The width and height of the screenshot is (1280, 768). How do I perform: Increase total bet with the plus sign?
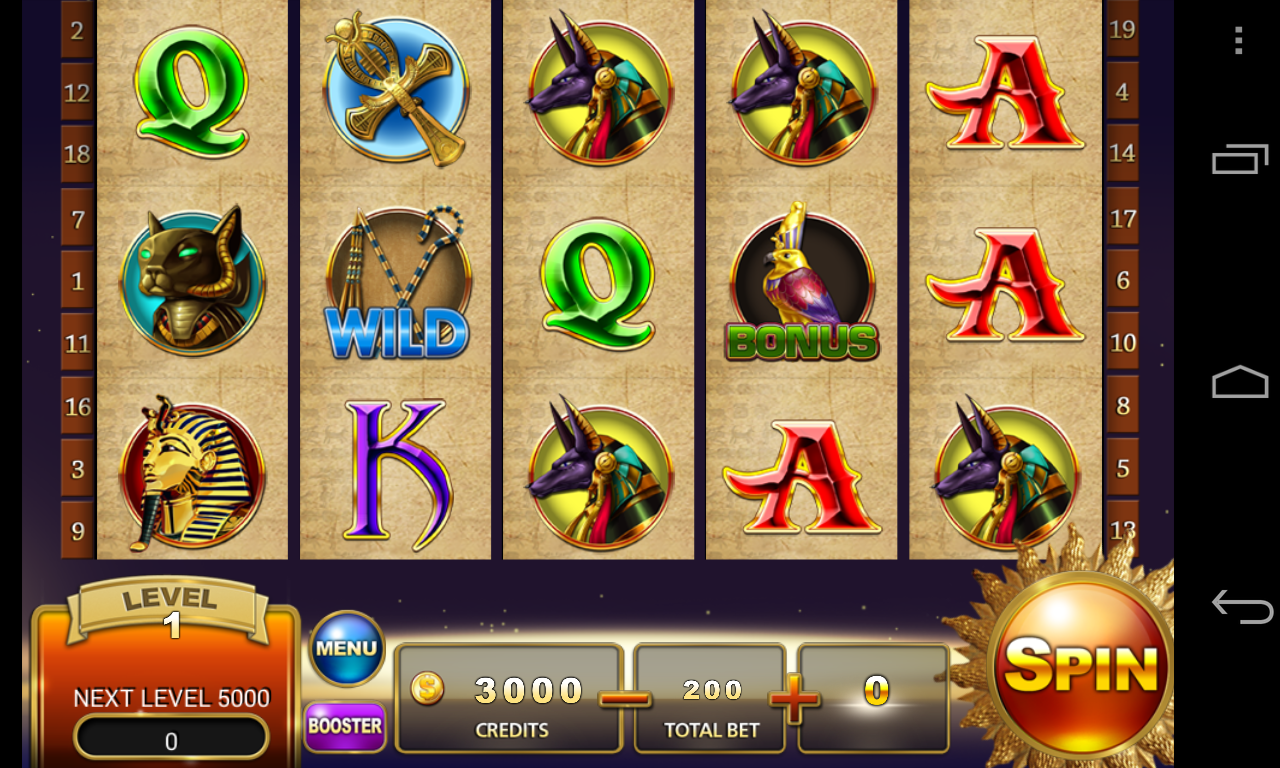[794, 698]
